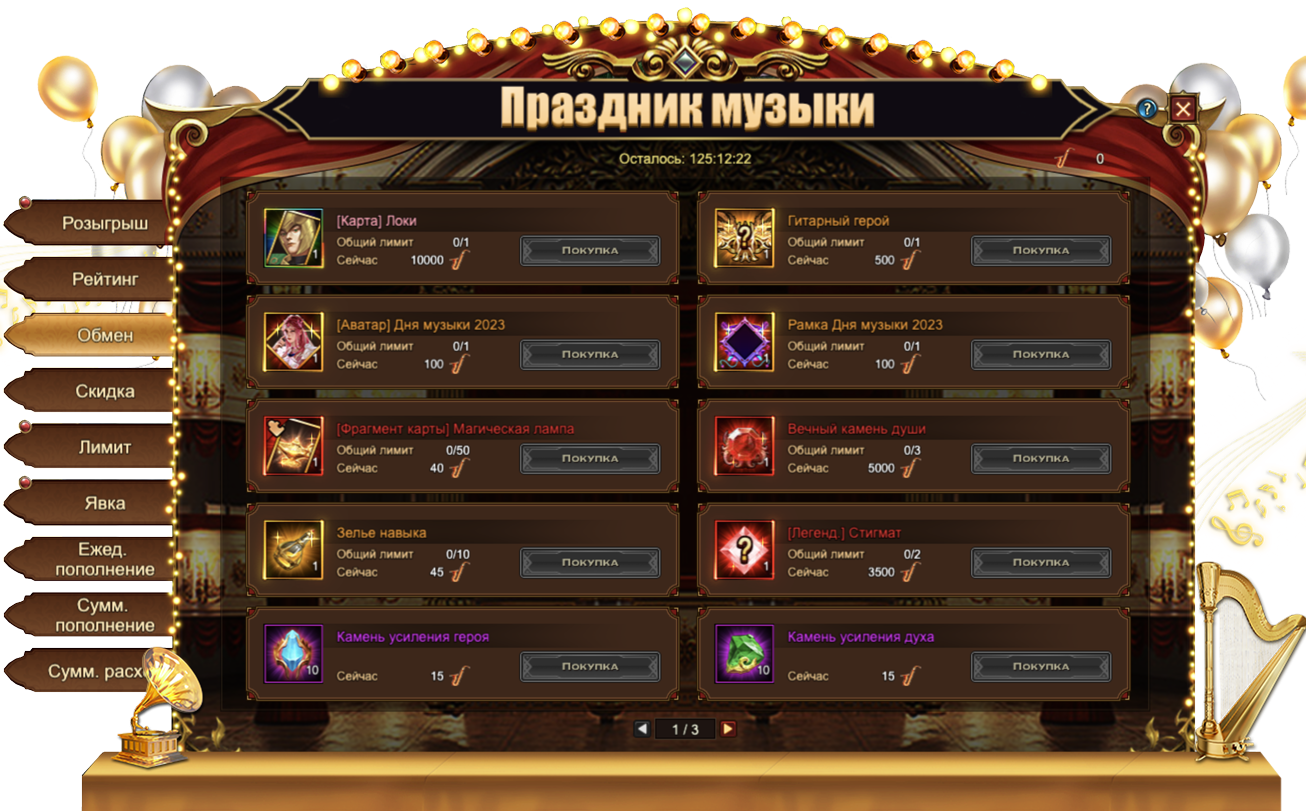Open the Рейтинг tab

click(x=104, y=280)
